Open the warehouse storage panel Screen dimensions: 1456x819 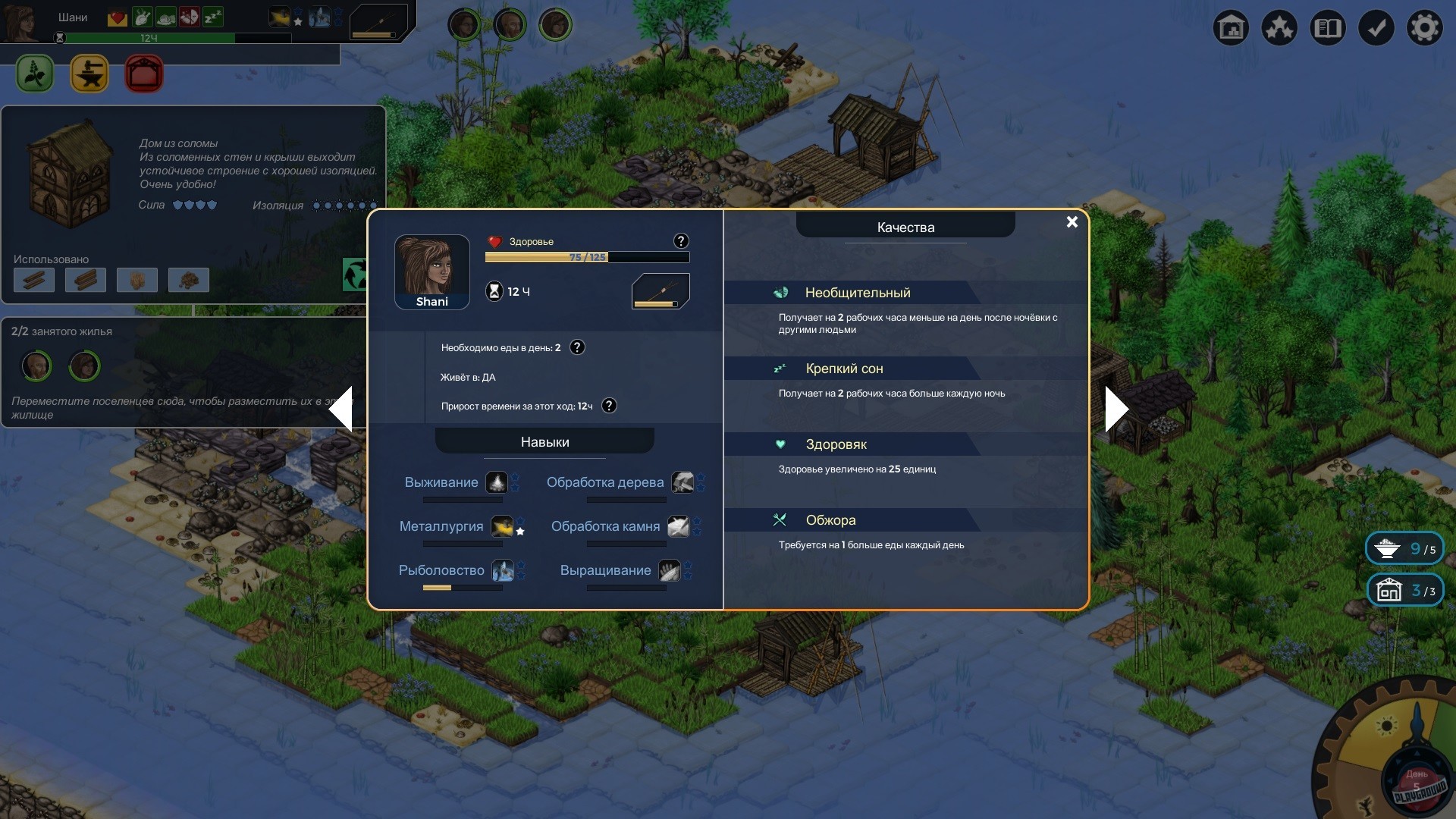(x=1230, y=27)
